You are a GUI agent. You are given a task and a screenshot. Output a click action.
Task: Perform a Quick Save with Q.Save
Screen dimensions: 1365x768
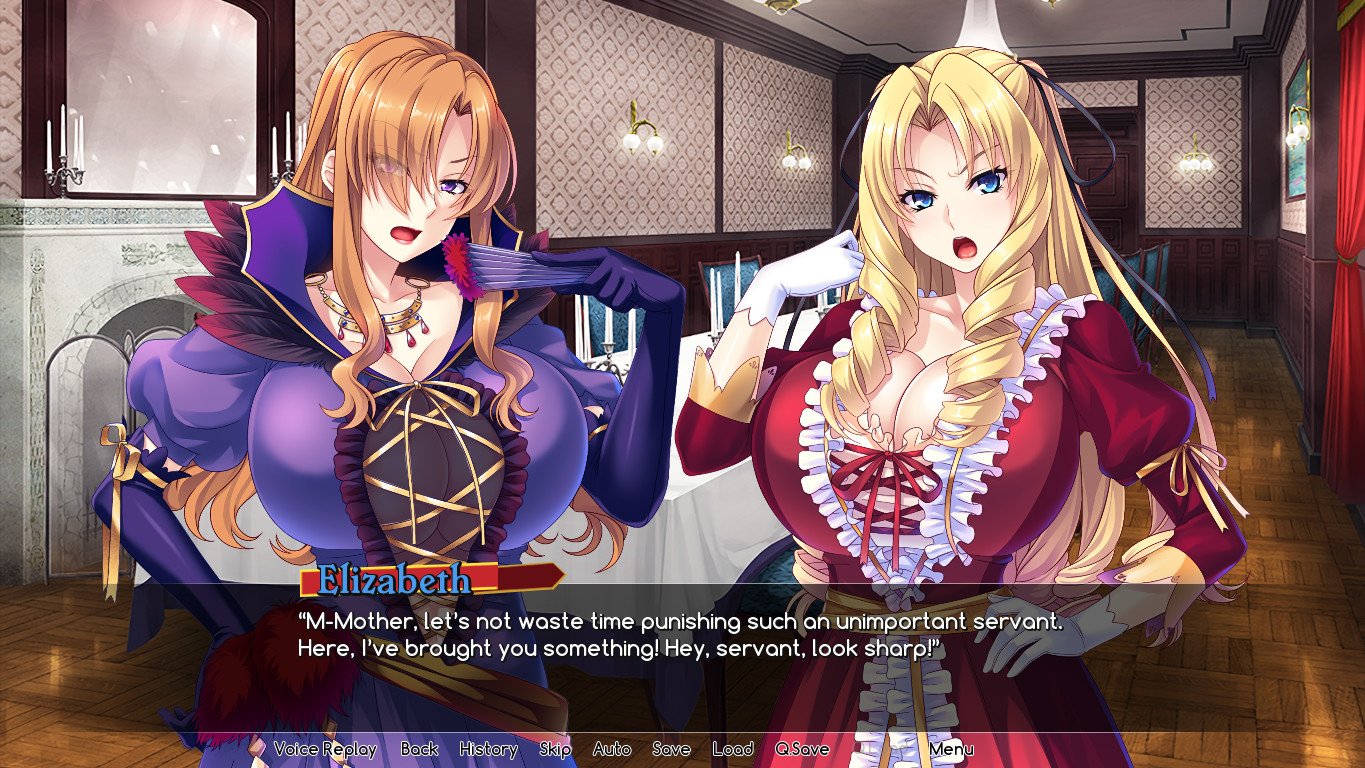[802, 747]
